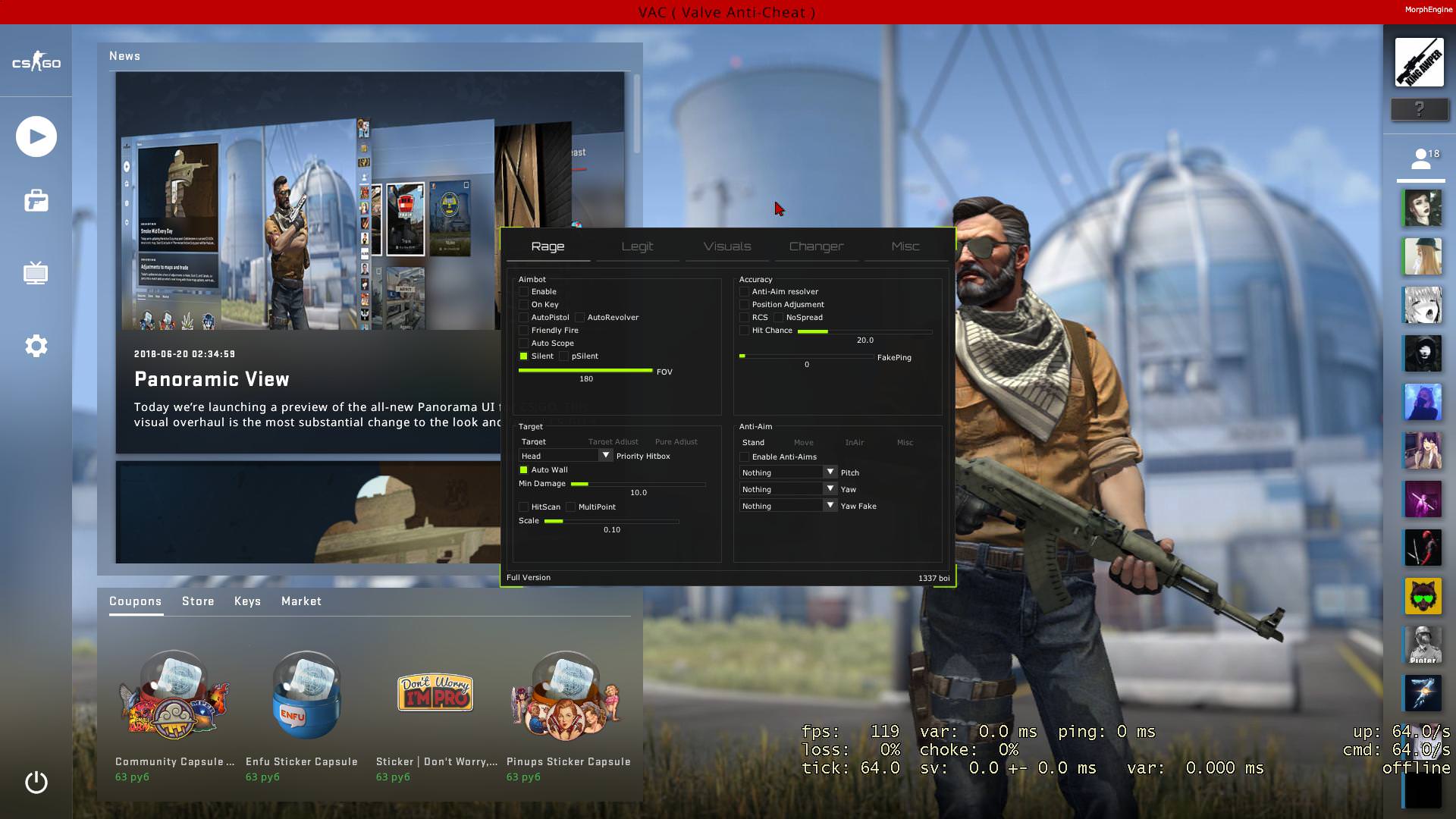Open the game settings gear
The width and height of the screenshot is (1456, 819).
point(36,346)
